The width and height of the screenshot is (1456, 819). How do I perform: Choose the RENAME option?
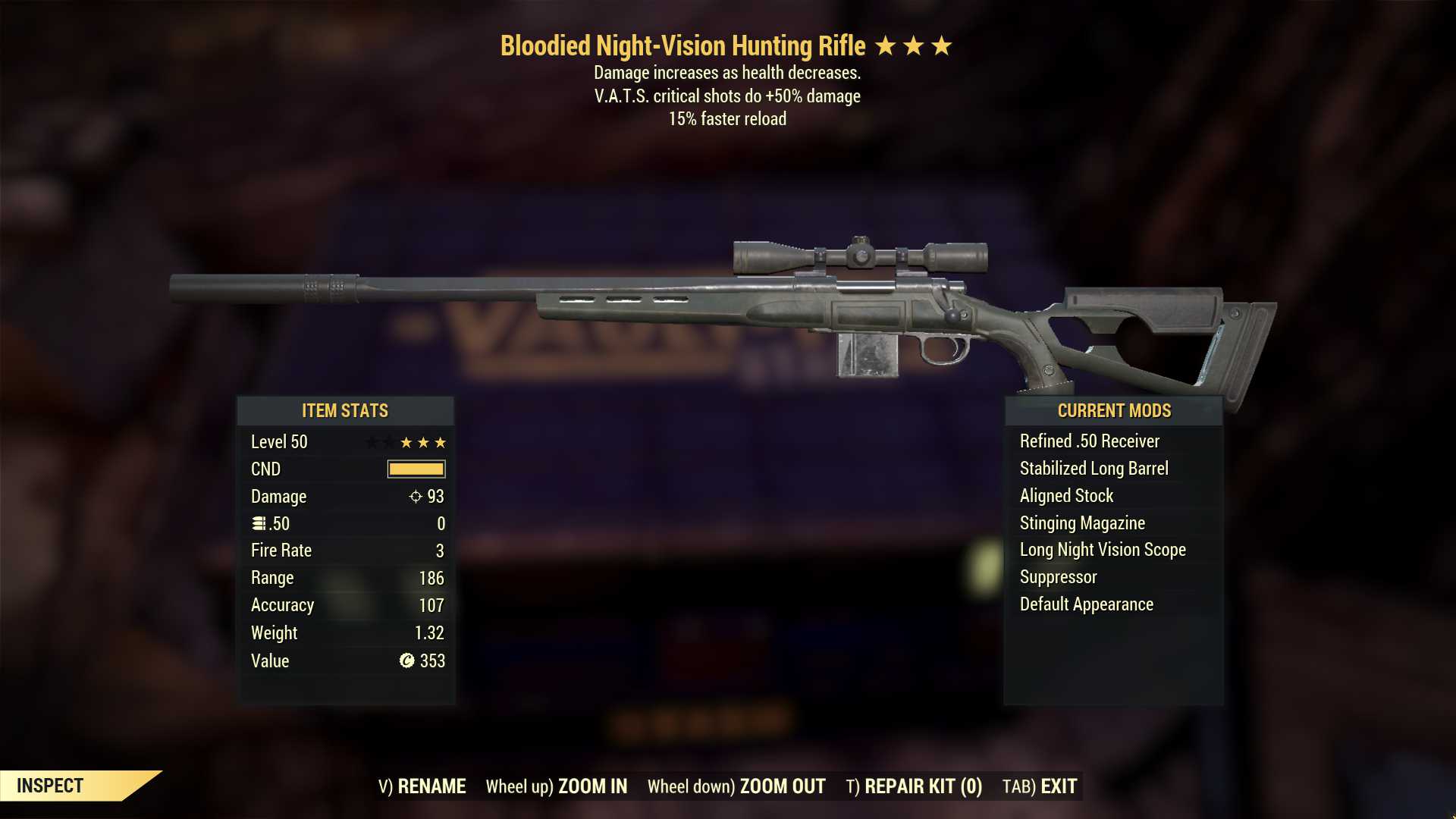pos(422,786)
